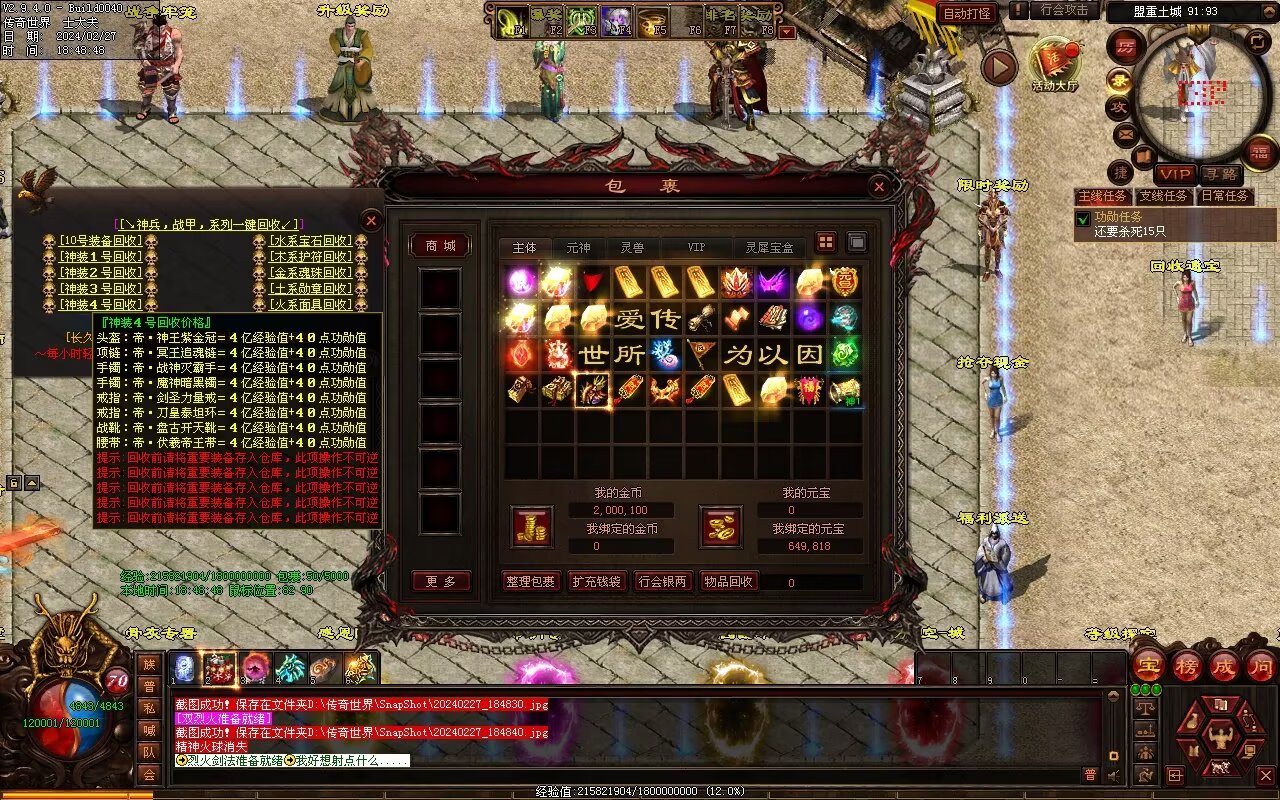1280x800 pixels.
Task: Click the 更多 button in the bag
Action: (440, 581)
